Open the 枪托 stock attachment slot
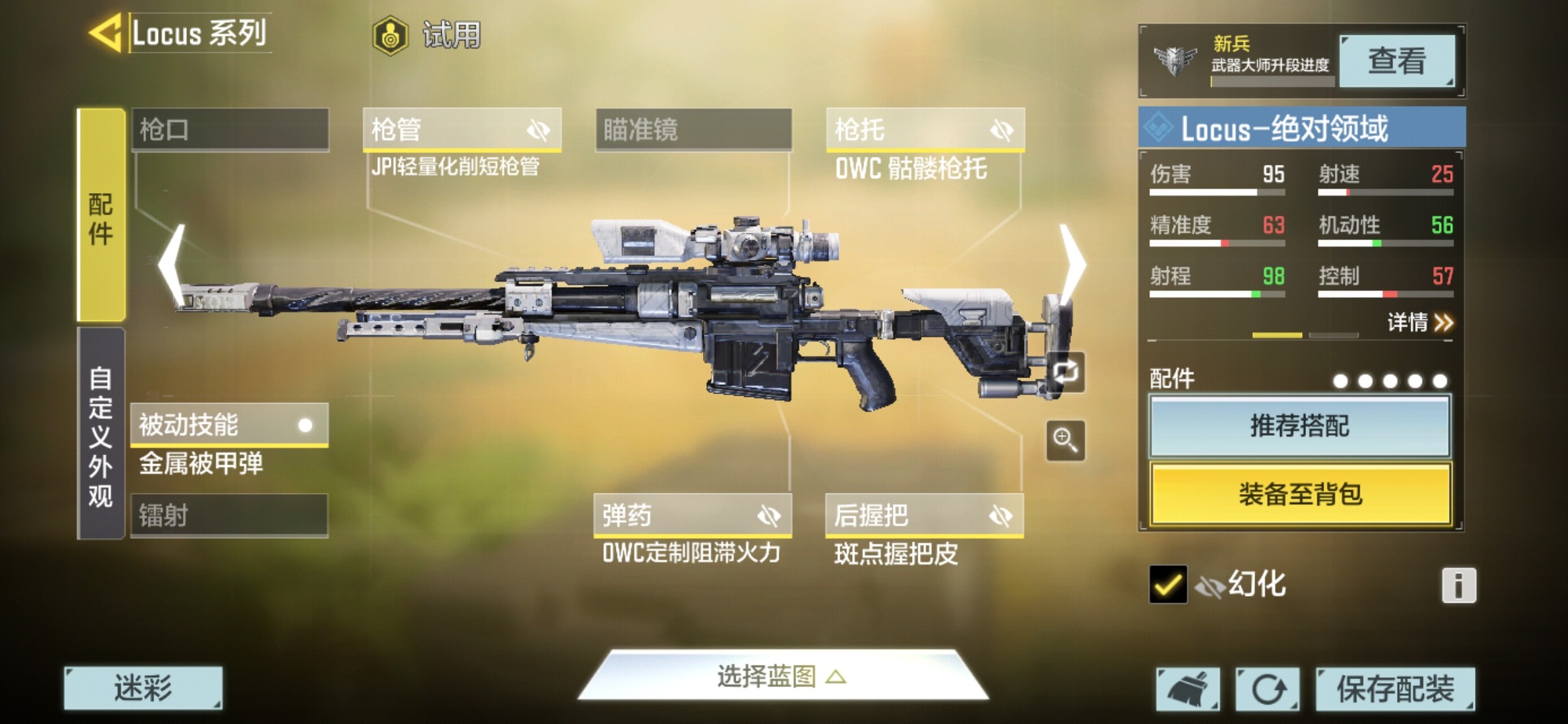Viewport: 1568px width, 724px height. 925,129
